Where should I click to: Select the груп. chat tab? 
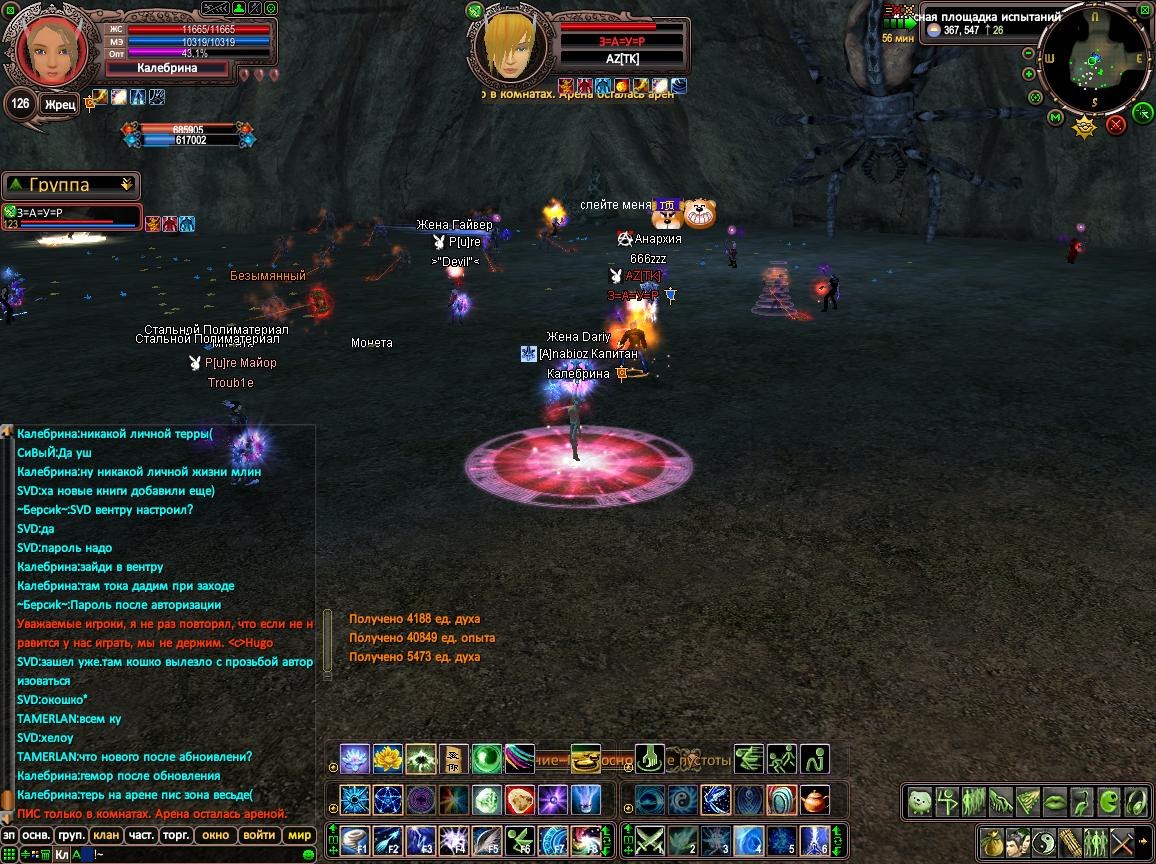(70, 835)
